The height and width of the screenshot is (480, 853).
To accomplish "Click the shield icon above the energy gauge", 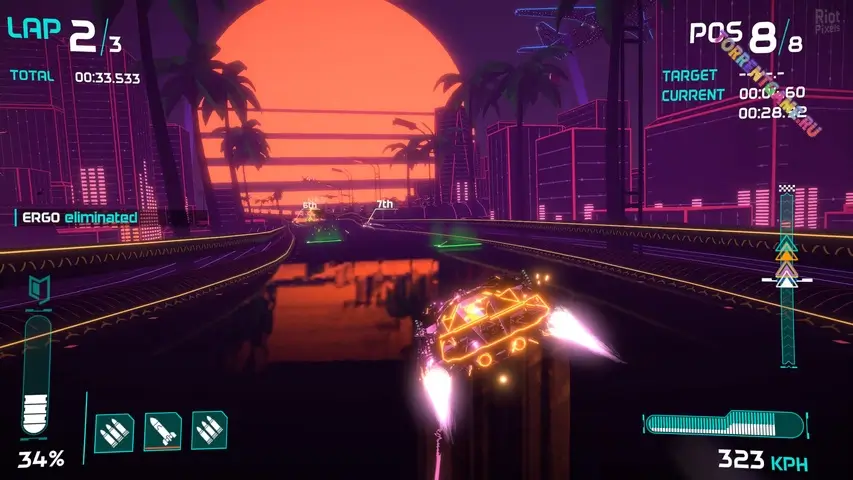I will [x=39, y=291].
